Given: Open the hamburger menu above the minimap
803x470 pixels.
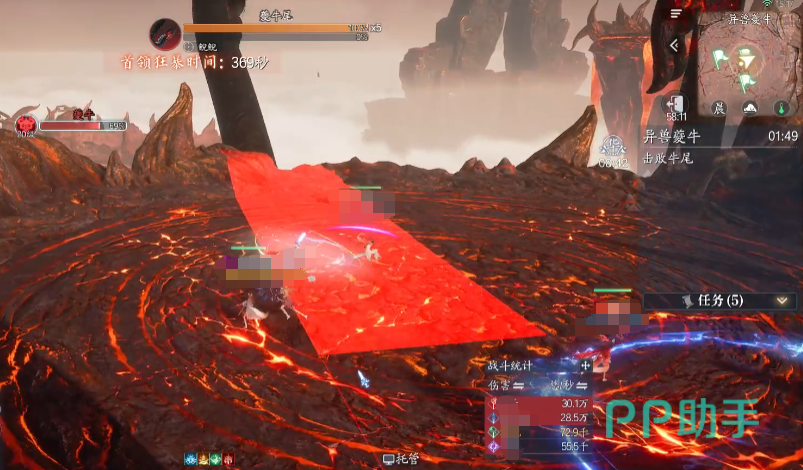Looking at the screenshot, I should (677, 14).
